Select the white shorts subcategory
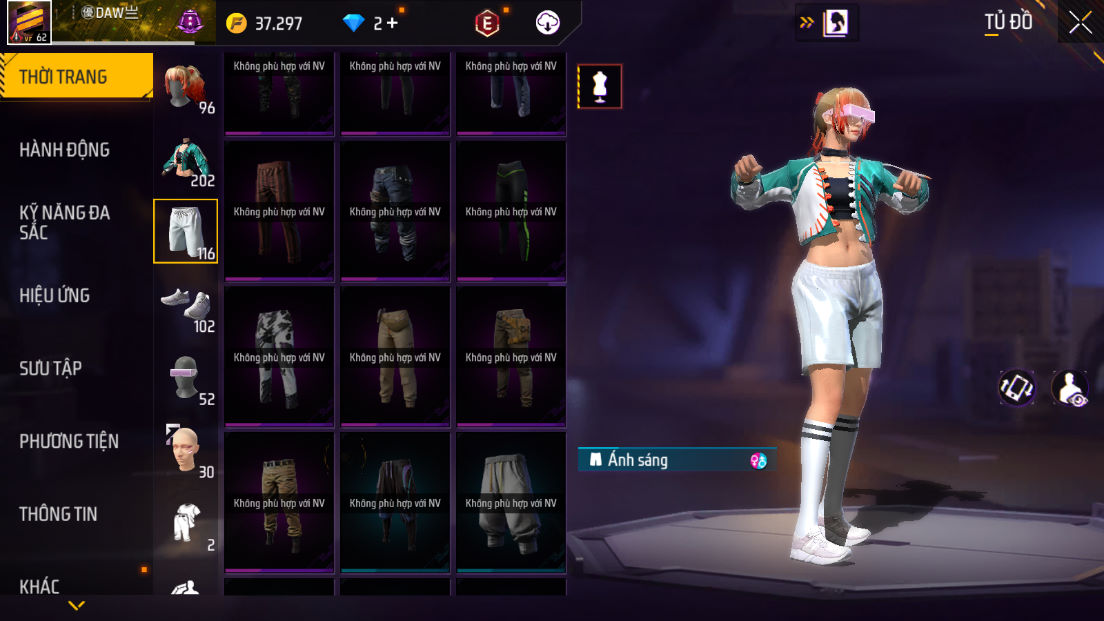 point(185,231)
